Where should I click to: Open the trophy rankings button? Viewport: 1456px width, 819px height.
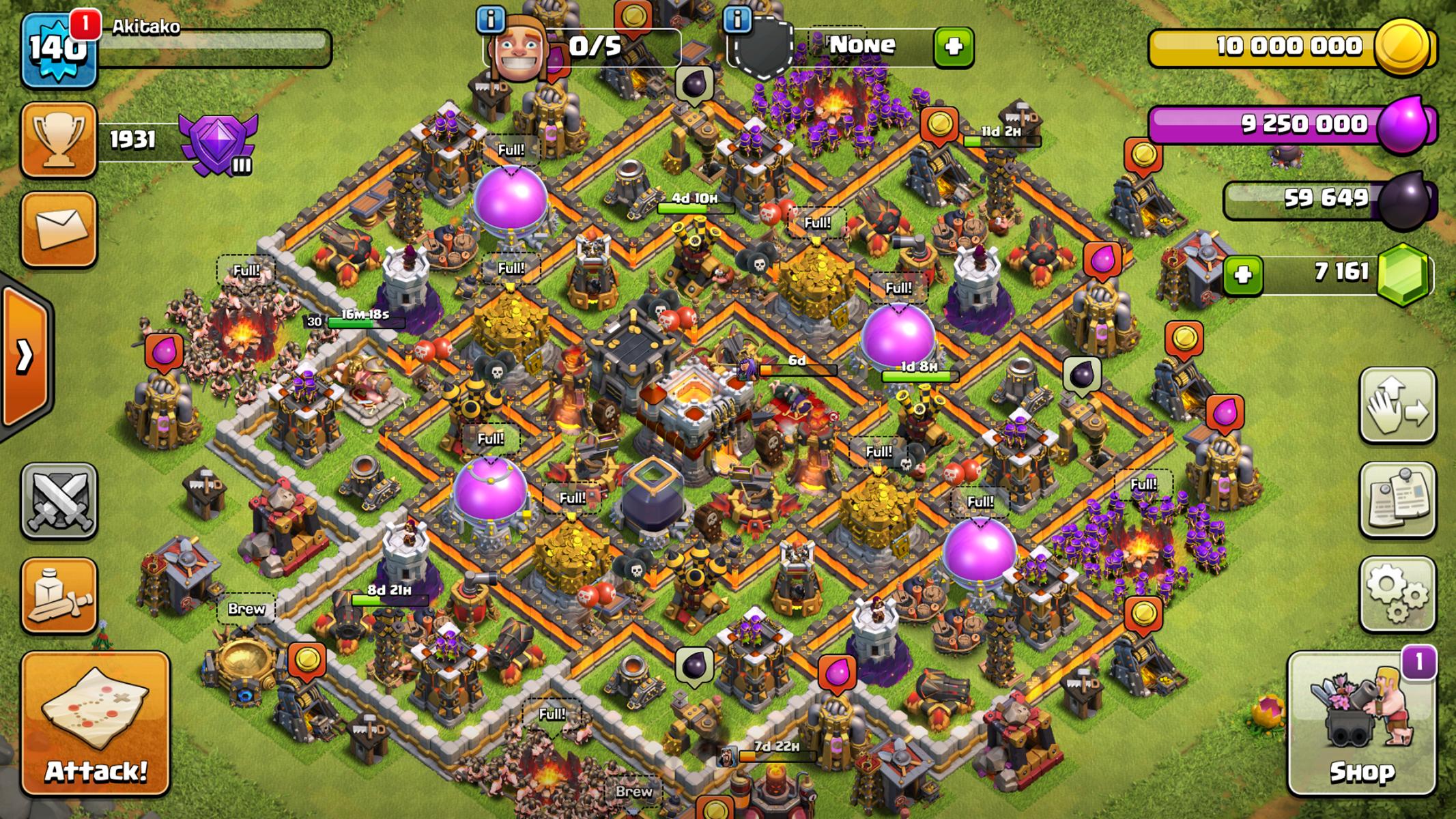[59, 140]
